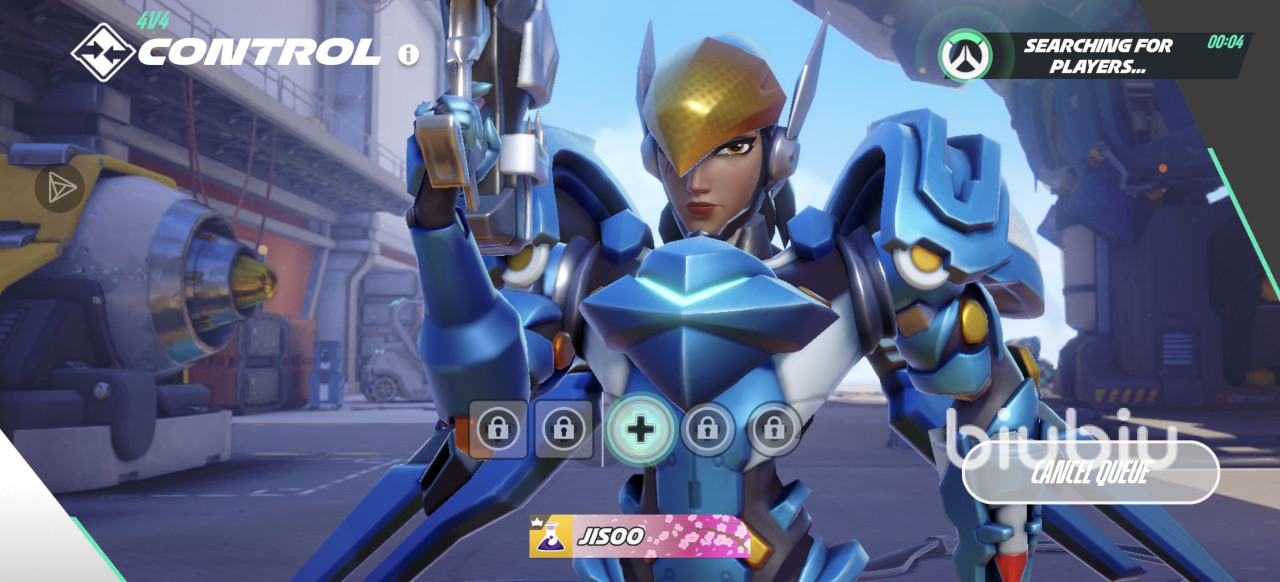Open the JISOO player name card

click(640, 537)
